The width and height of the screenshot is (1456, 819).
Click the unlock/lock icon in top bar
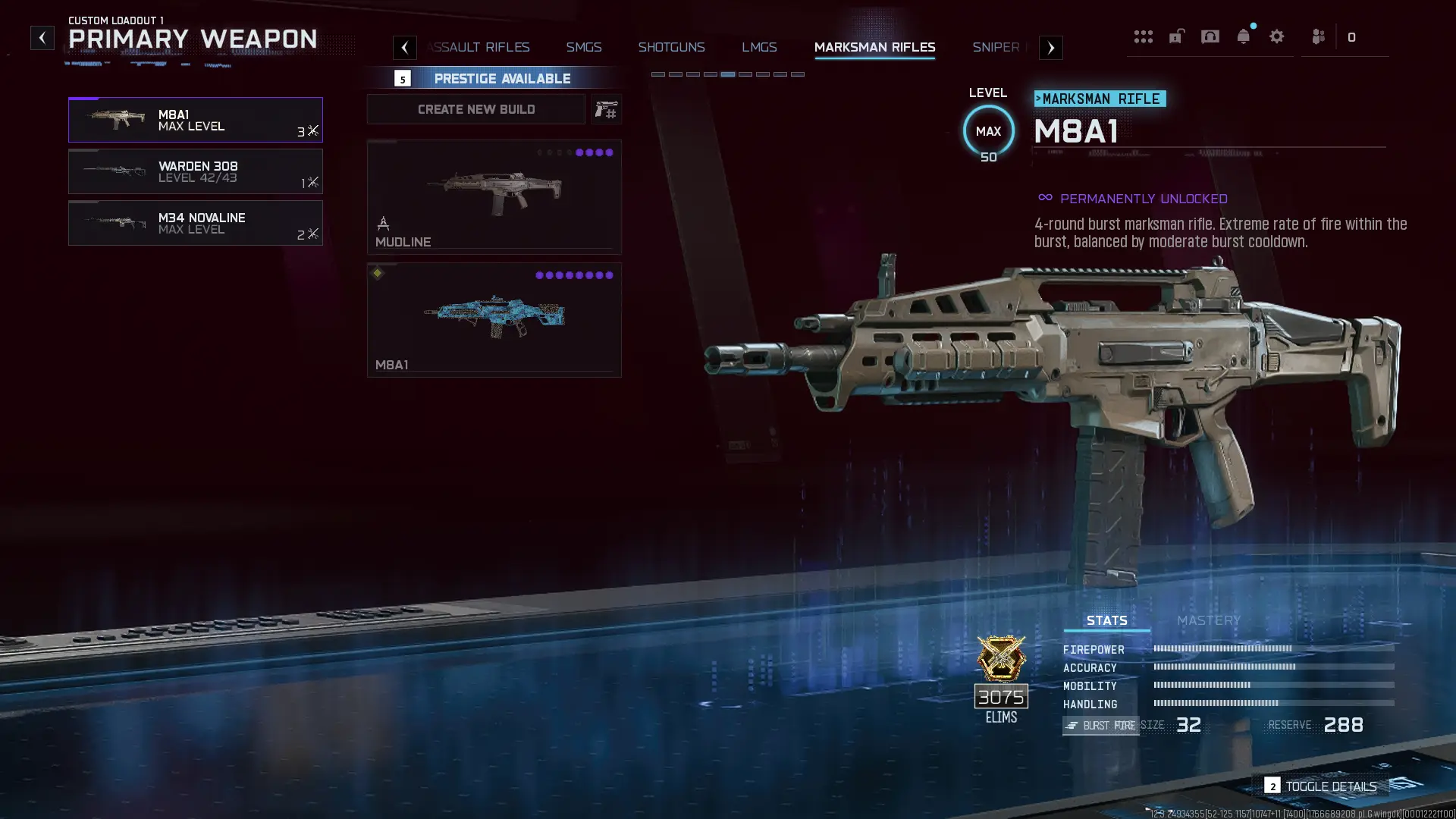[1177, 36]
